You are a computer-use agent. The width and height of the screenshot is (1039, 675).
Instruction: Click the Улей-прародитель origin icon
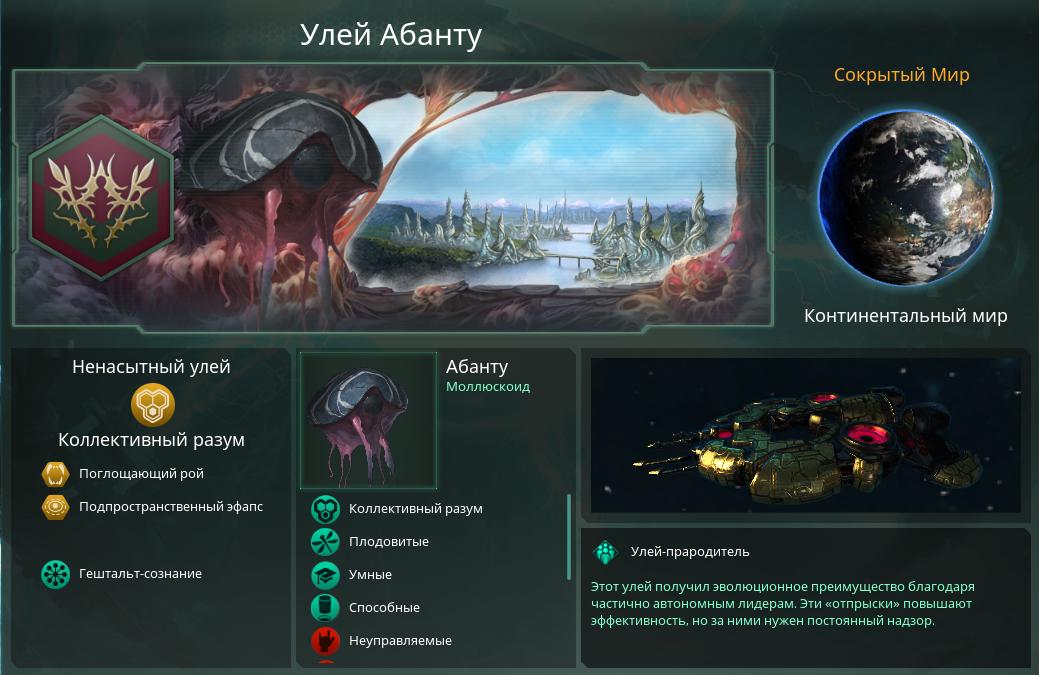coord(606,552)
